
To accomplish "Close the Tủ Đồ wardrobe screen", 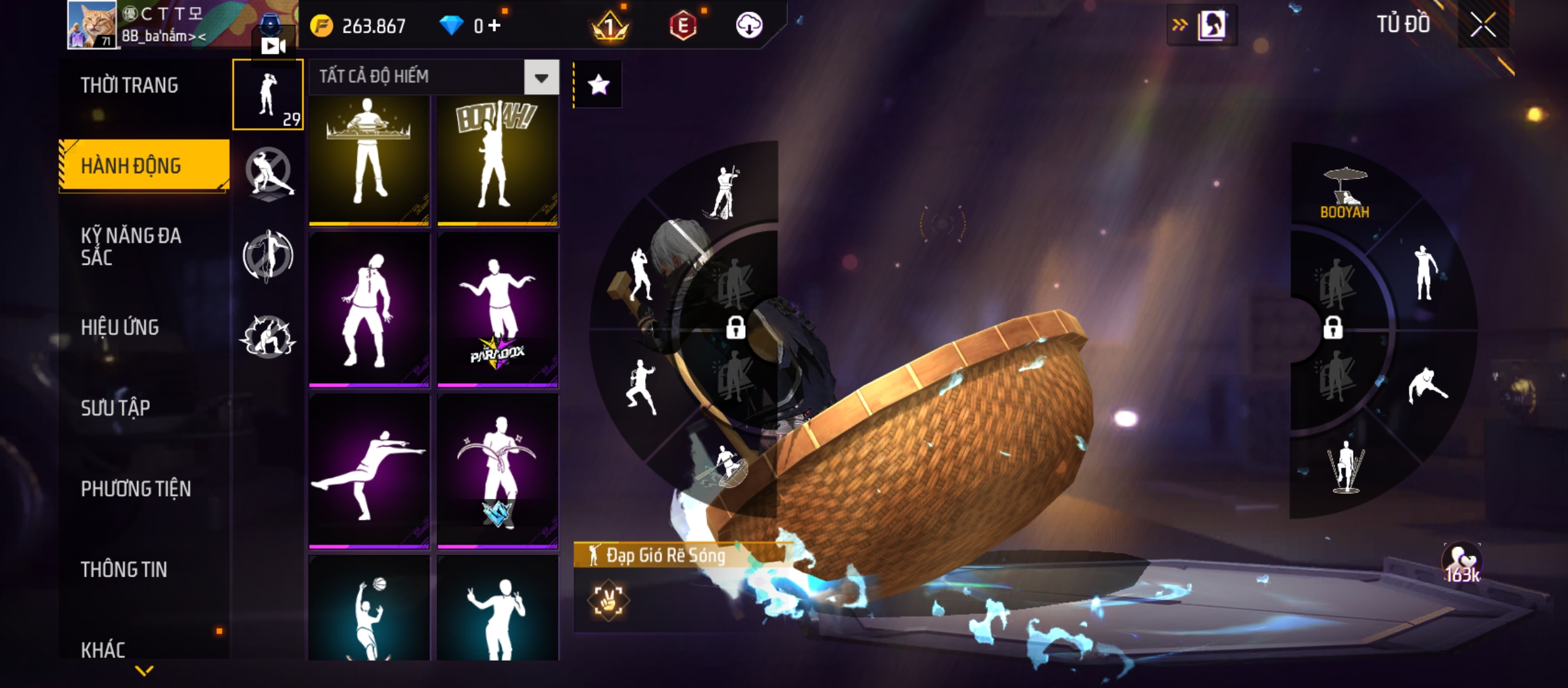I will 1483,25.
